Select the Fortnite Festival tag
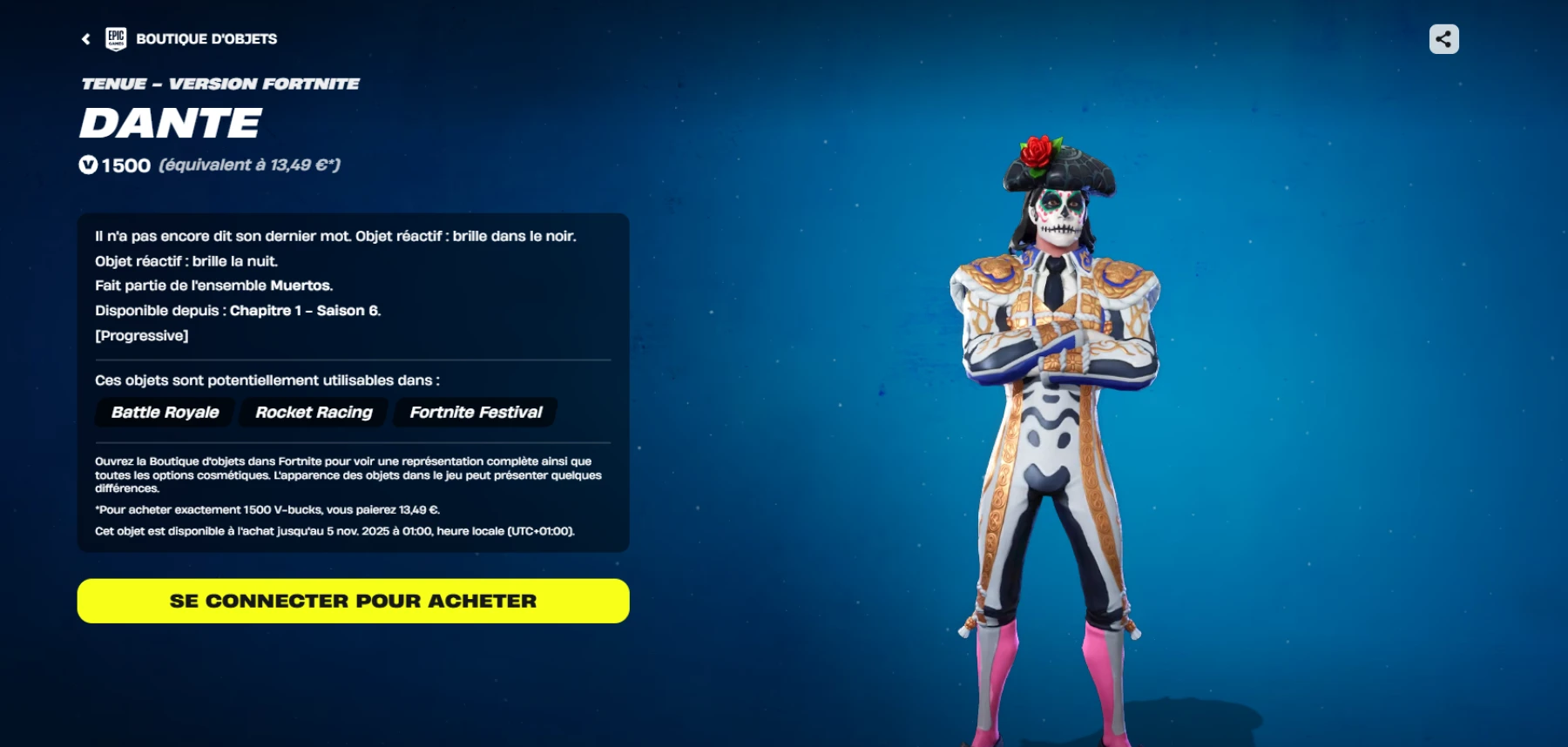The width and height of the screenshot is (1568, 747). (x=475, y=412)
